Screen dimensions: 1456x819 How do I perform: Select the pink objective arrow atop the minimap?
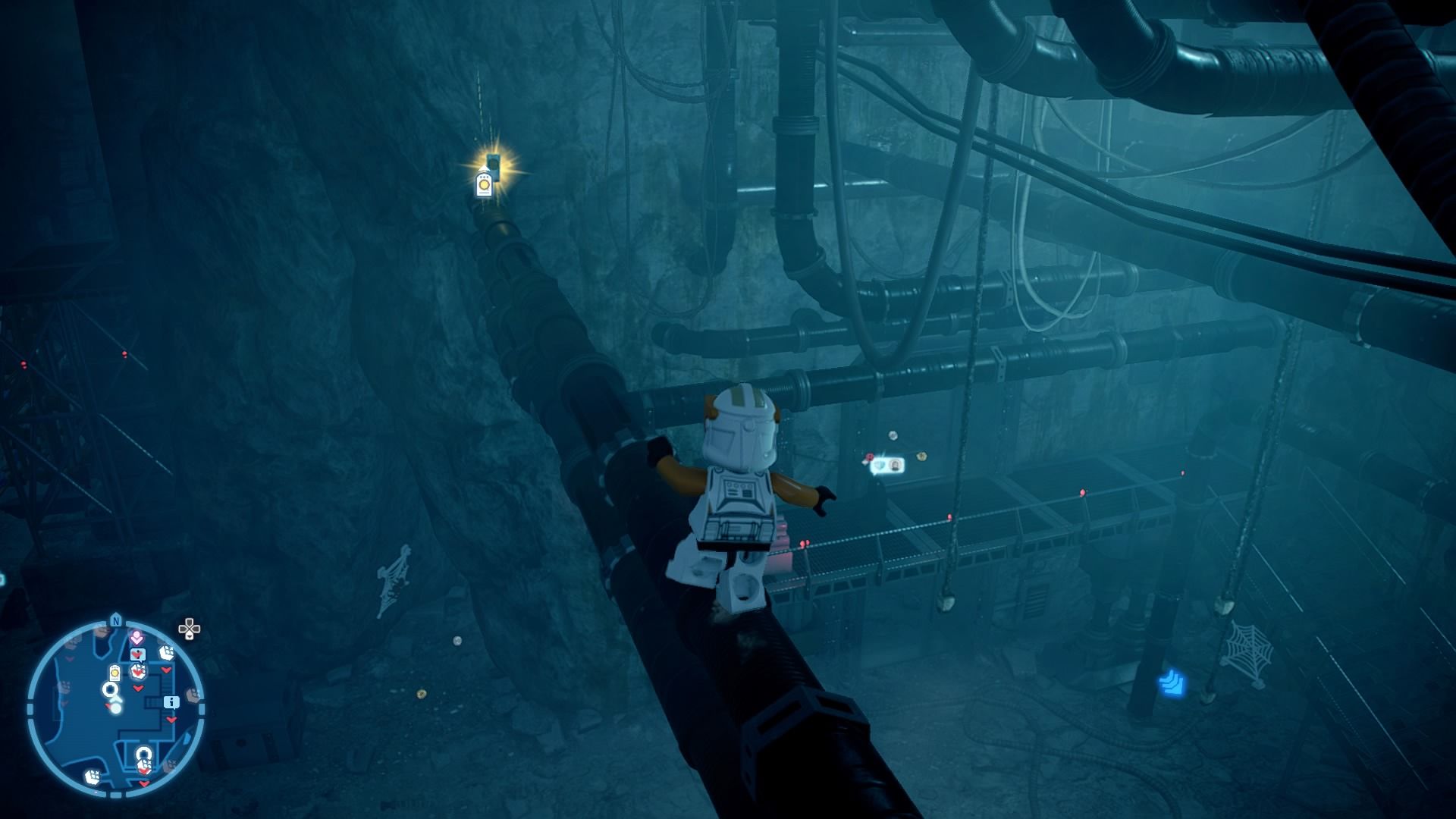[136, 636]
